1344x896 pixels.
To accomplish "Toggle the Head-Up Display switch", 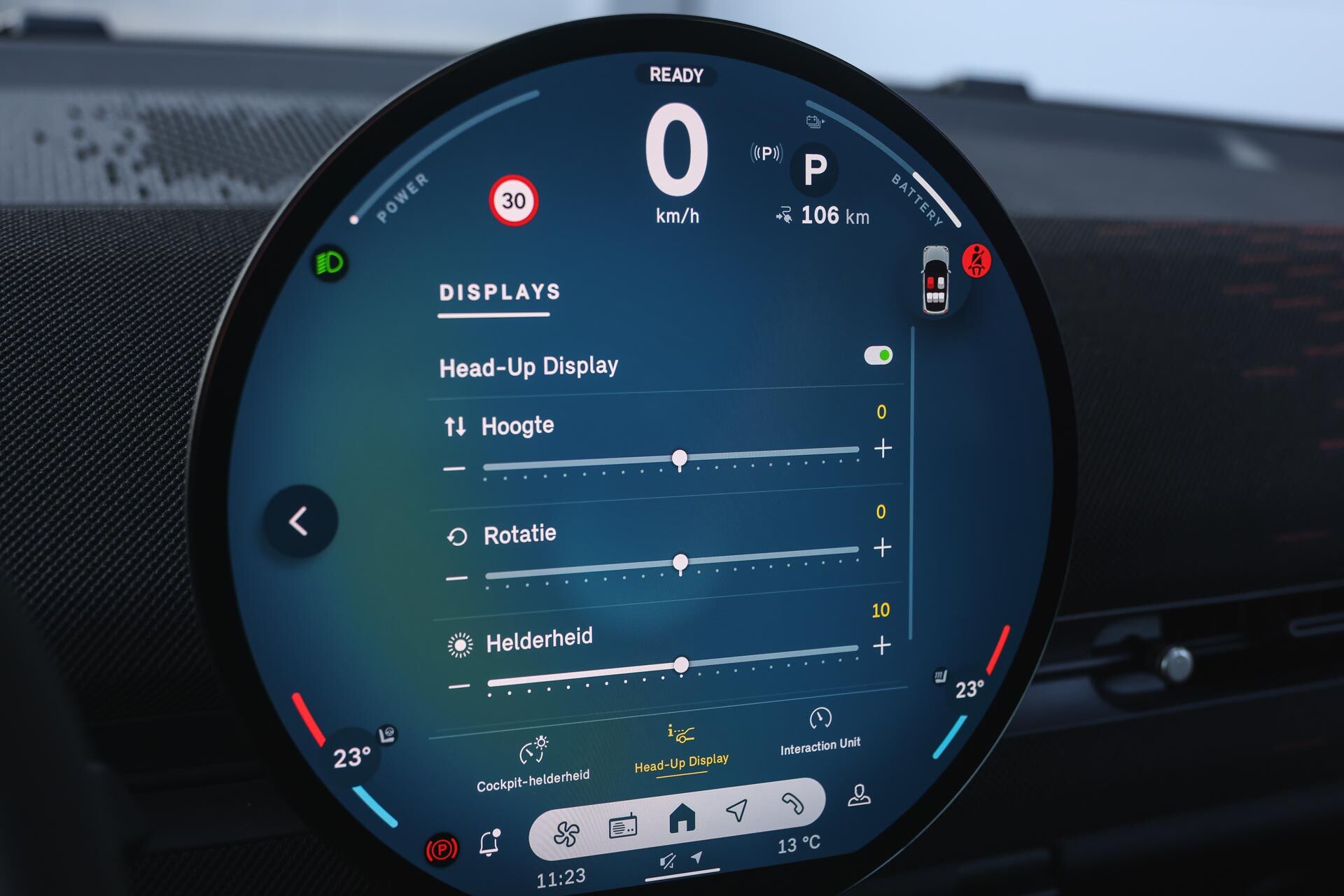I will pos(878,356).
